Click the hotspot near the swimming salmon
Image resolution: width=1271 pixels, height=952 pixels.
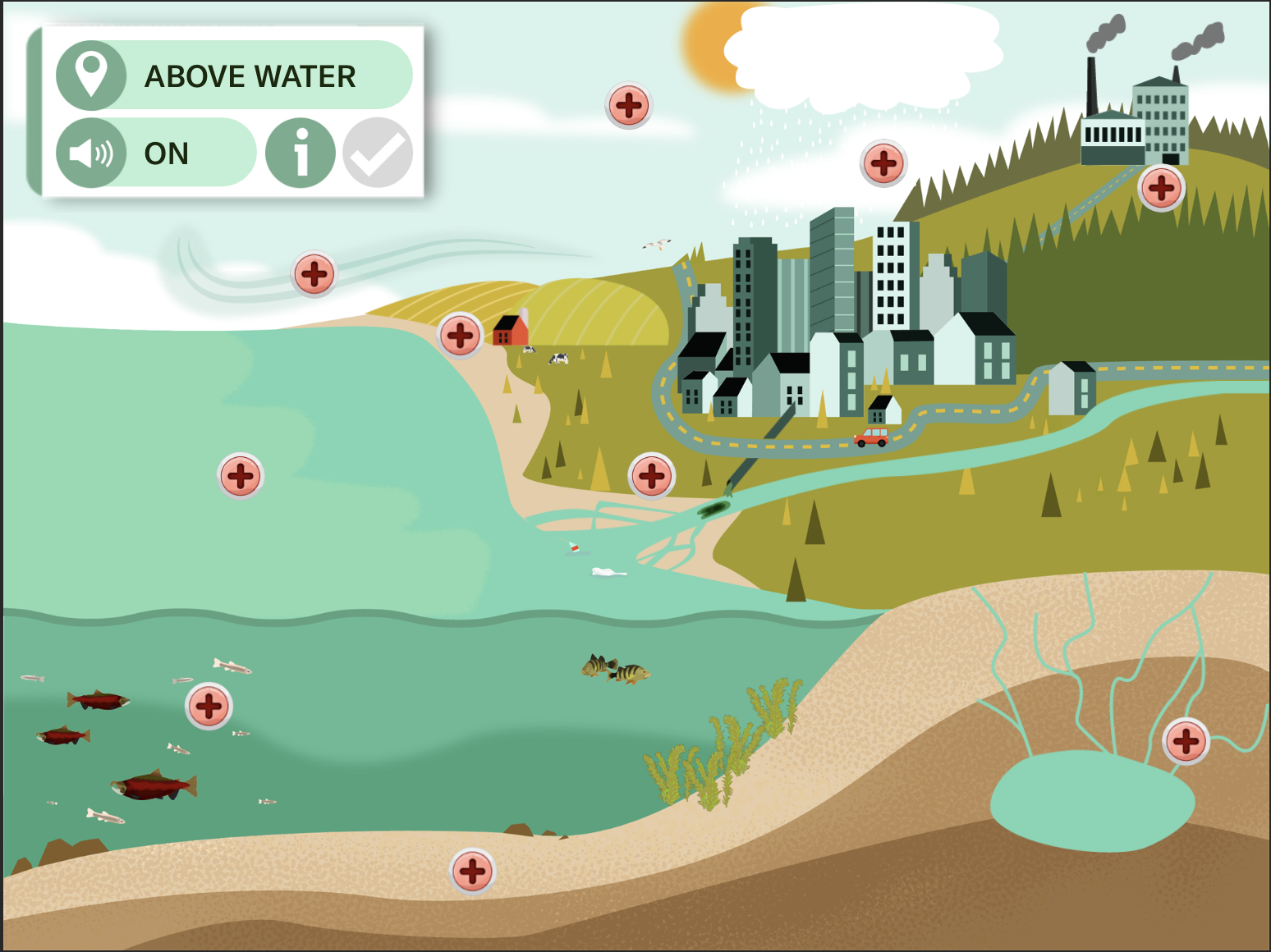coord(209,706)
